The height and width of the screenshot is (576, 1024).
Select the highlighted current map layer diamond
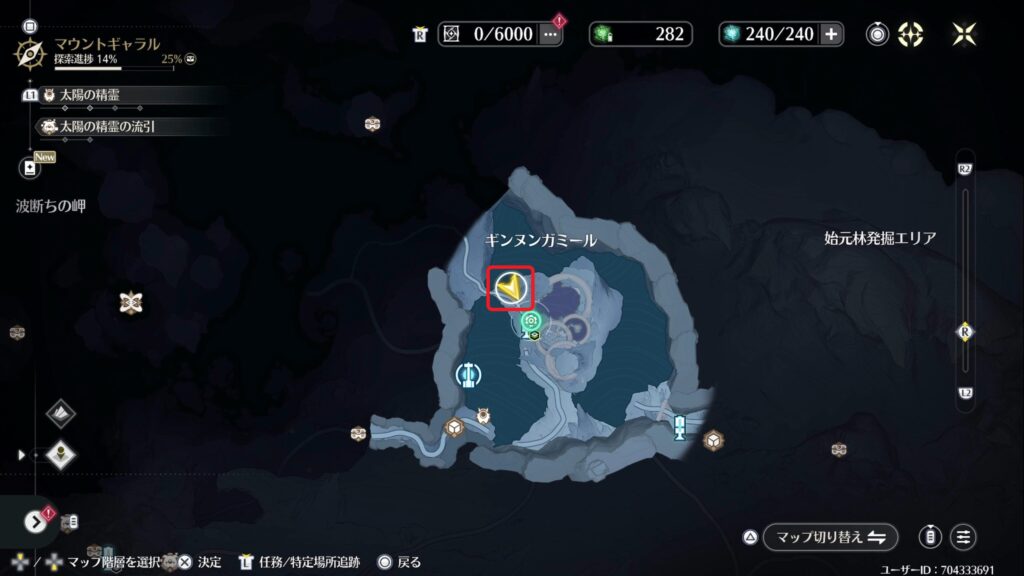[61, 455]
